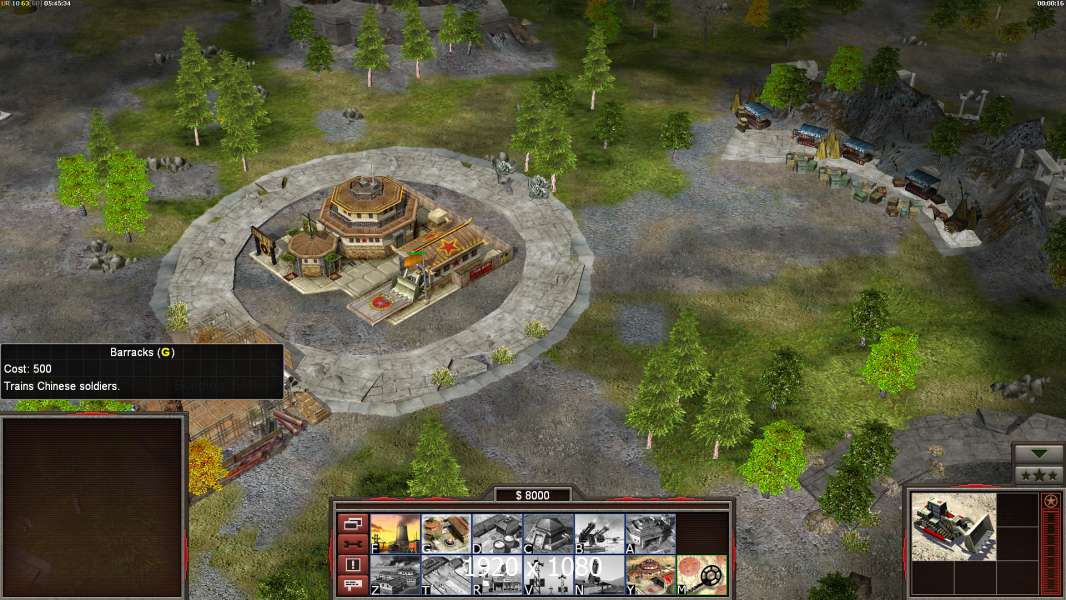Viewport: 1066px width, 600px height.
Task: Choose the War Factory build icon
Action: point(650,534)
